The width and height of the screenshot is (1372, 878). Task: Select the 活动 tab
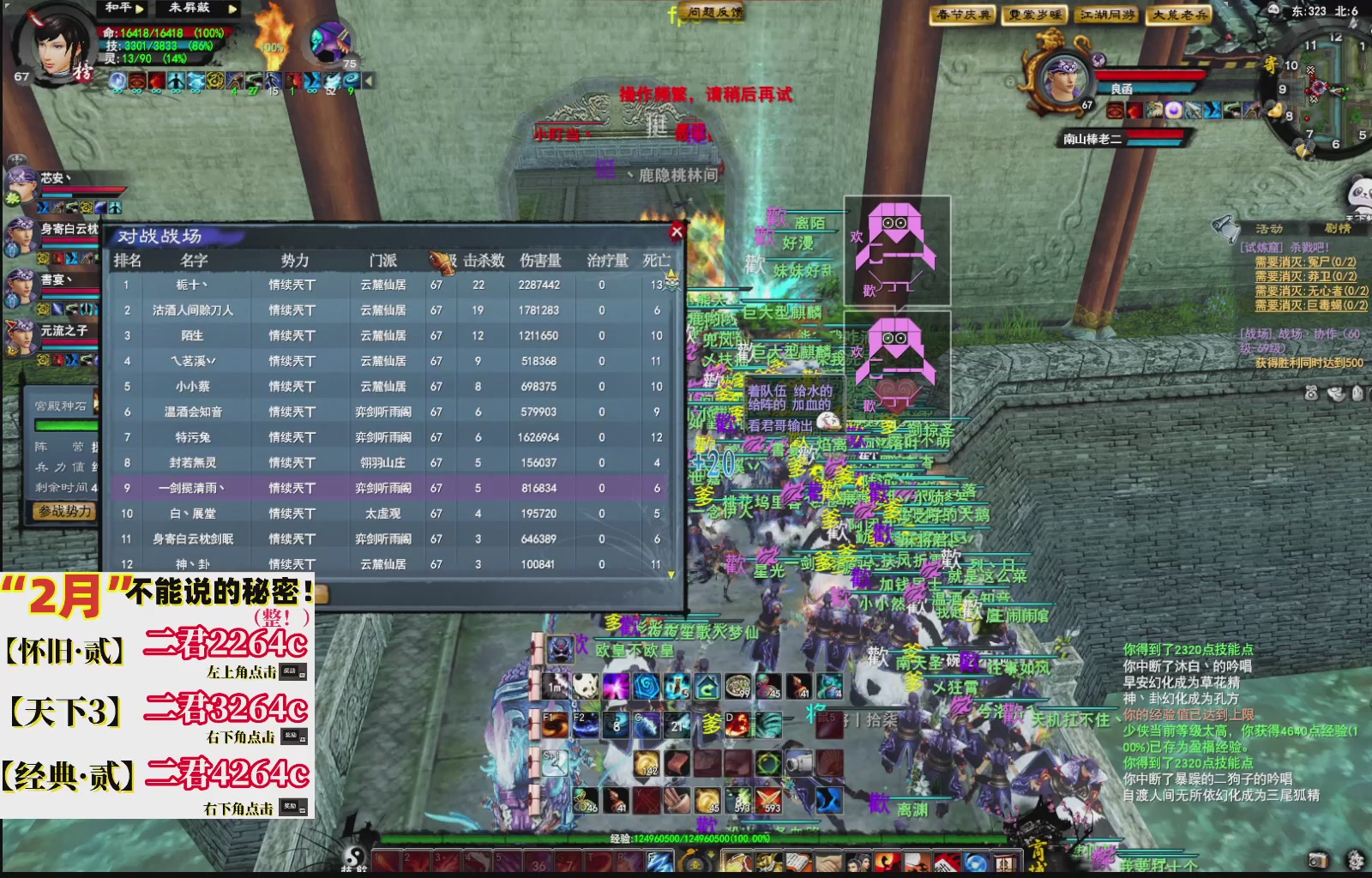1267,227
